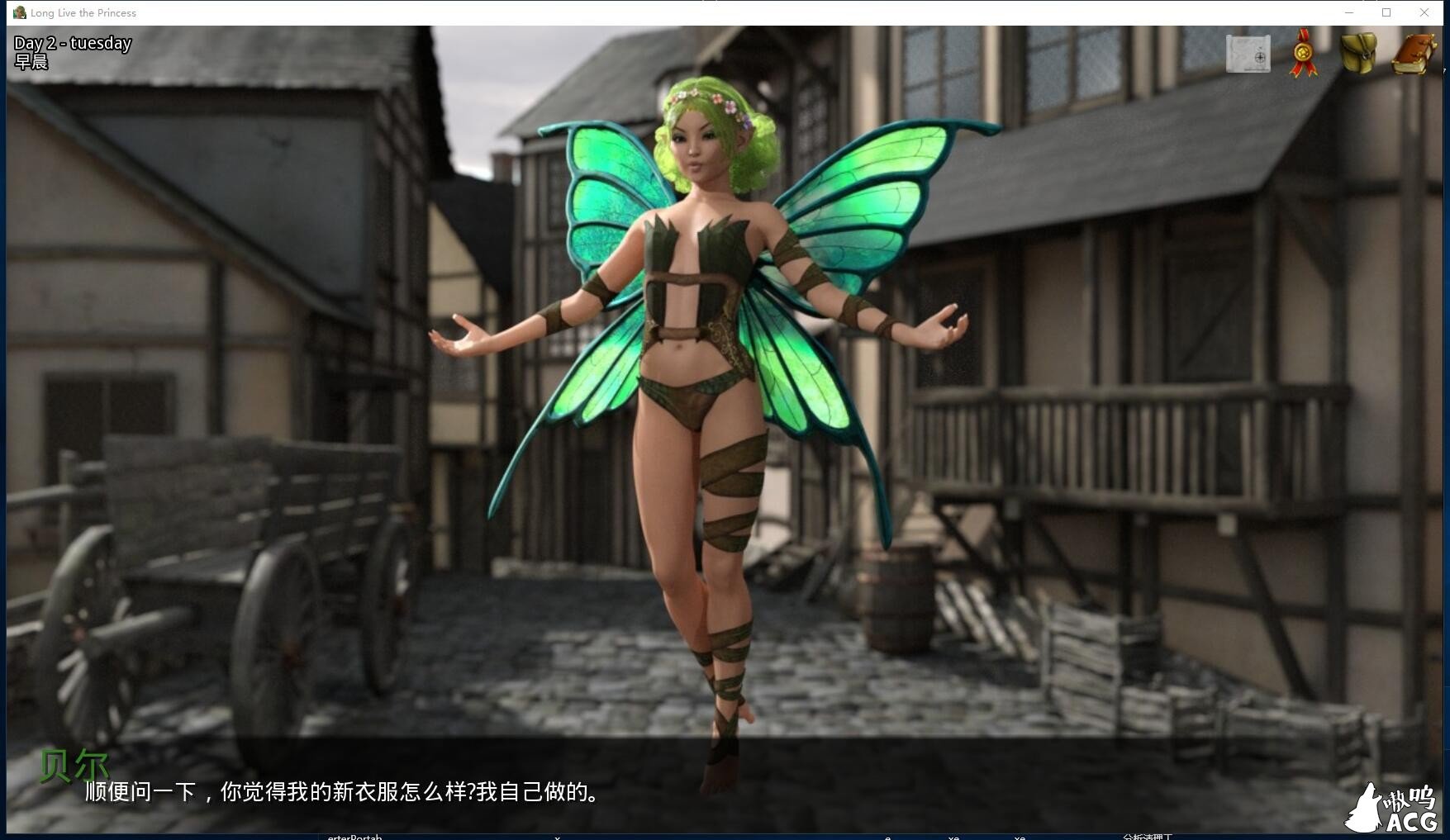The height and width of the screenshot is (840, 1450).
Task: Click the 早晨 time-of-day label
Action: (31, 61)
